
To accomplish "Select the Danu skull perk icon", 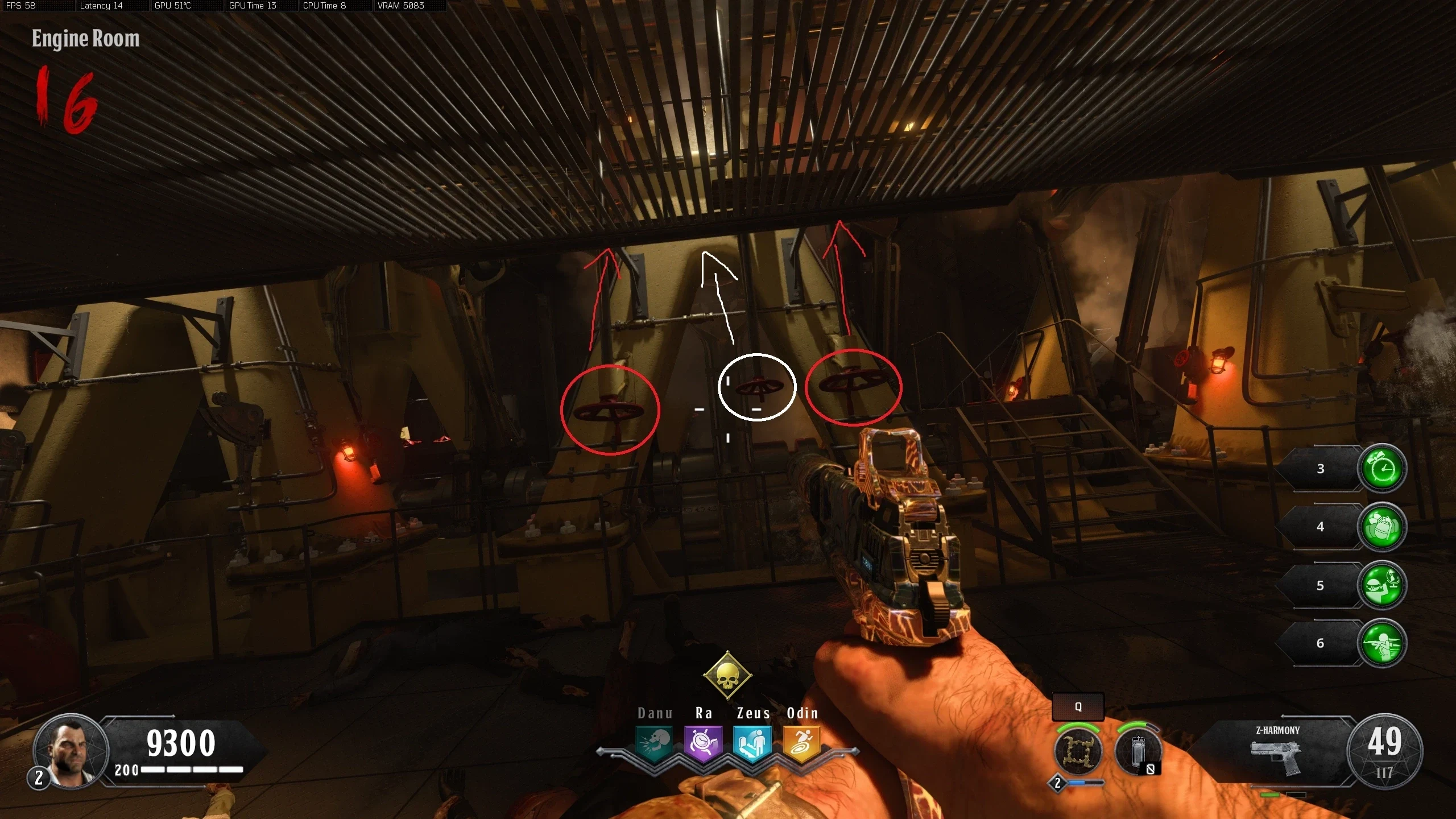I will [654, 742].
